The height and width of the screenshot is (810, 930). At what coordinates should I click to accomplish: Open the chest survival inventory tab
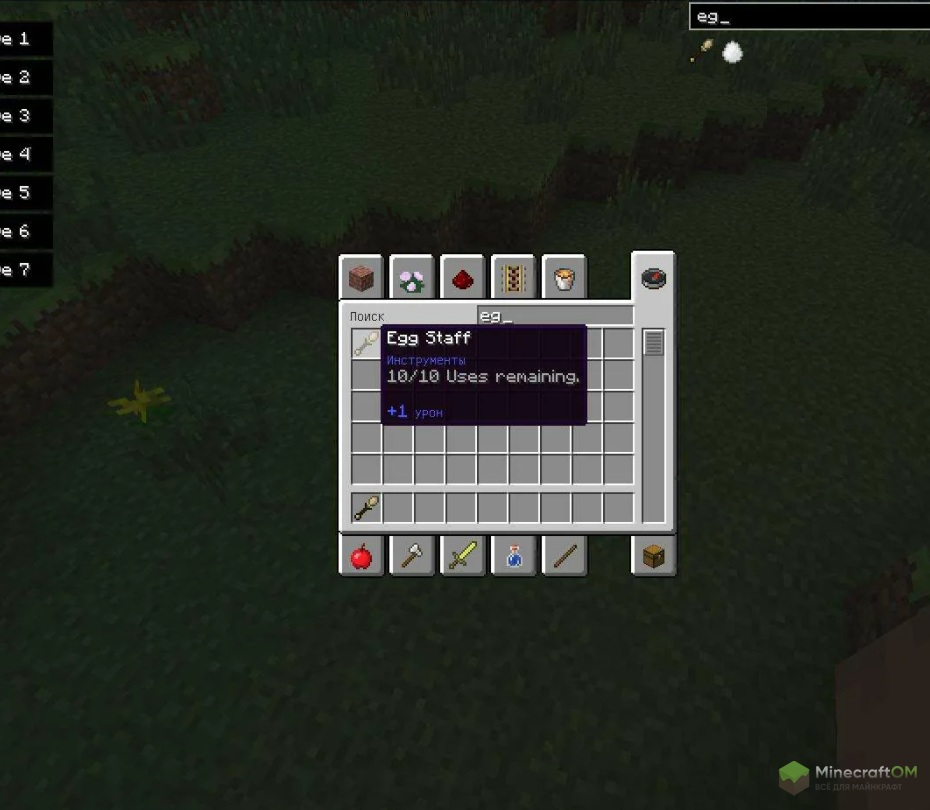pos(653,556)
